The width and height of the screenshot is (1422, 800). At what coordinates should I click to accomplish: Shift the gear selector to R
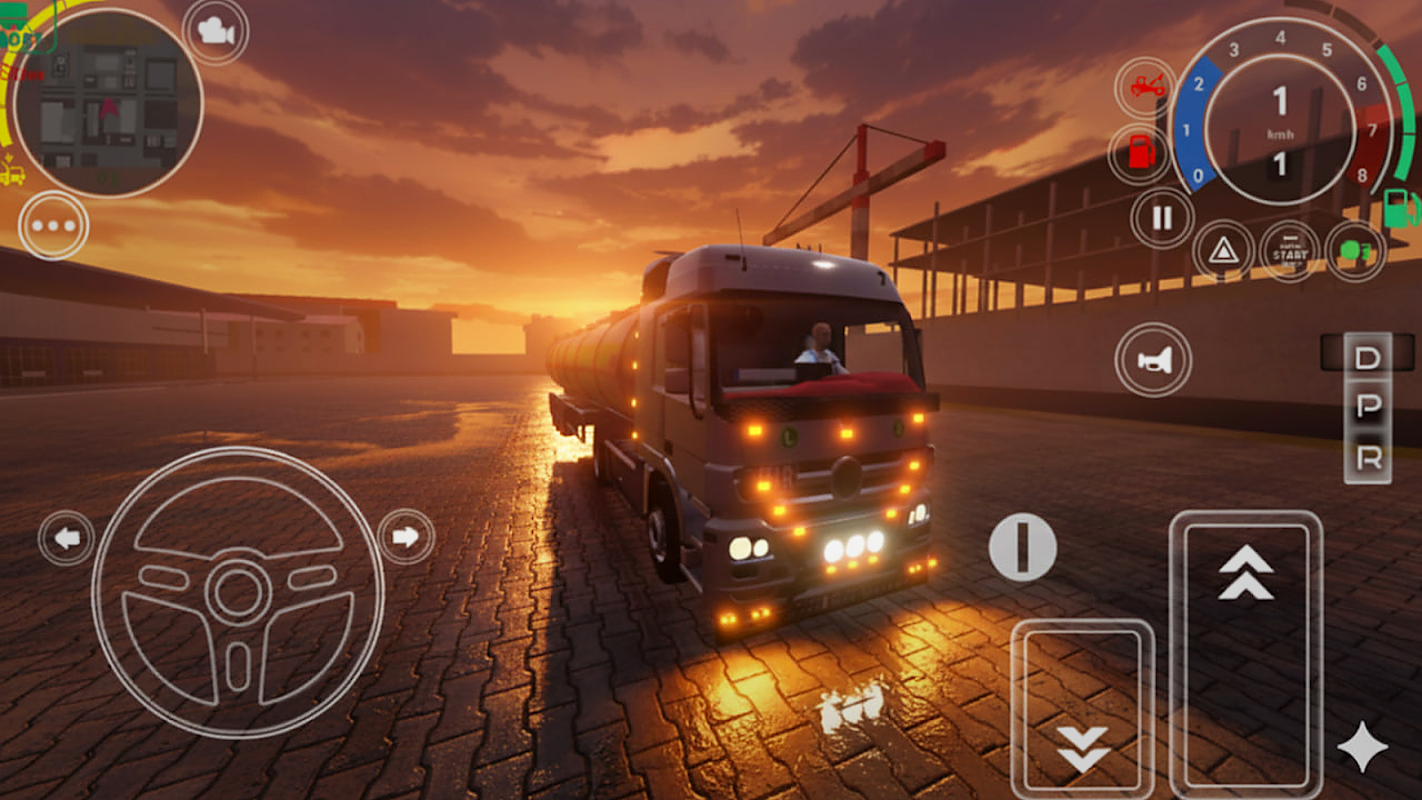[1367, 459]
